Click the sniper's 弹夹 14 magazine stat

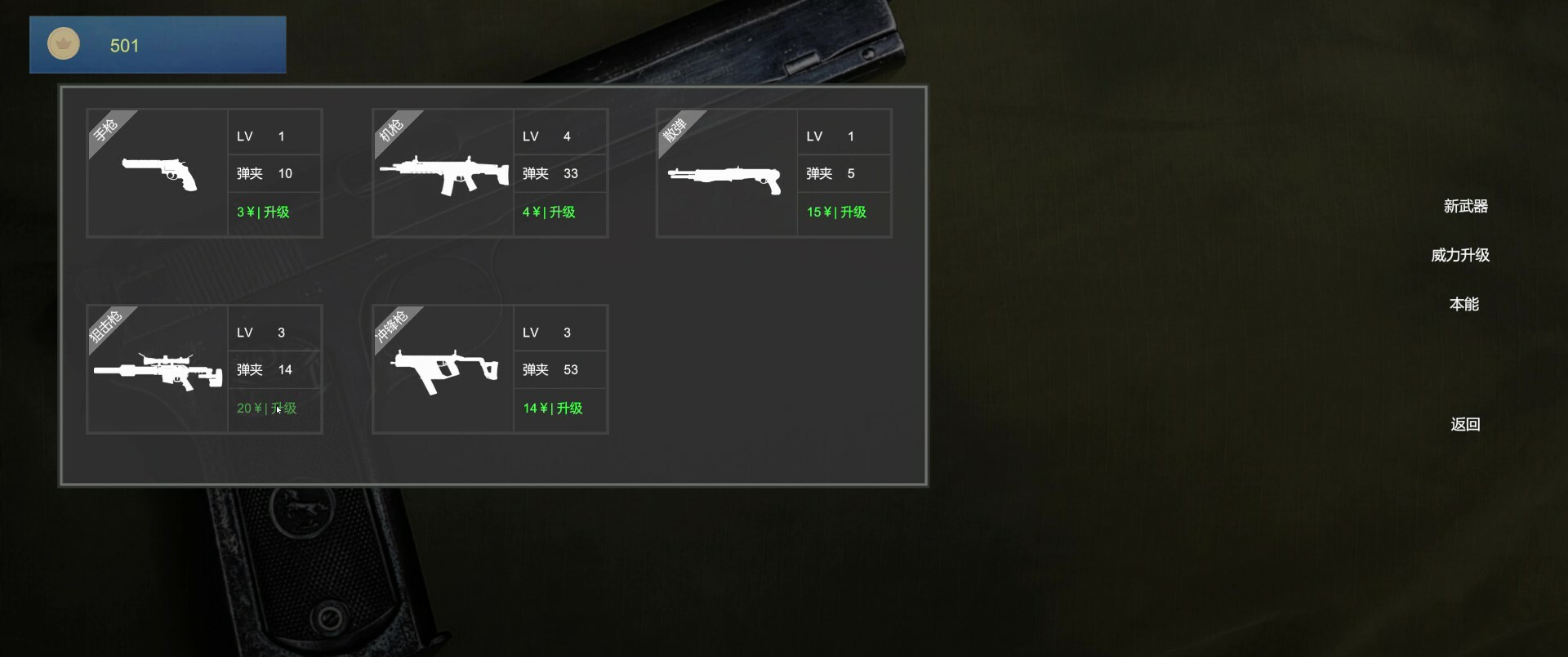(x=263, y=369)
